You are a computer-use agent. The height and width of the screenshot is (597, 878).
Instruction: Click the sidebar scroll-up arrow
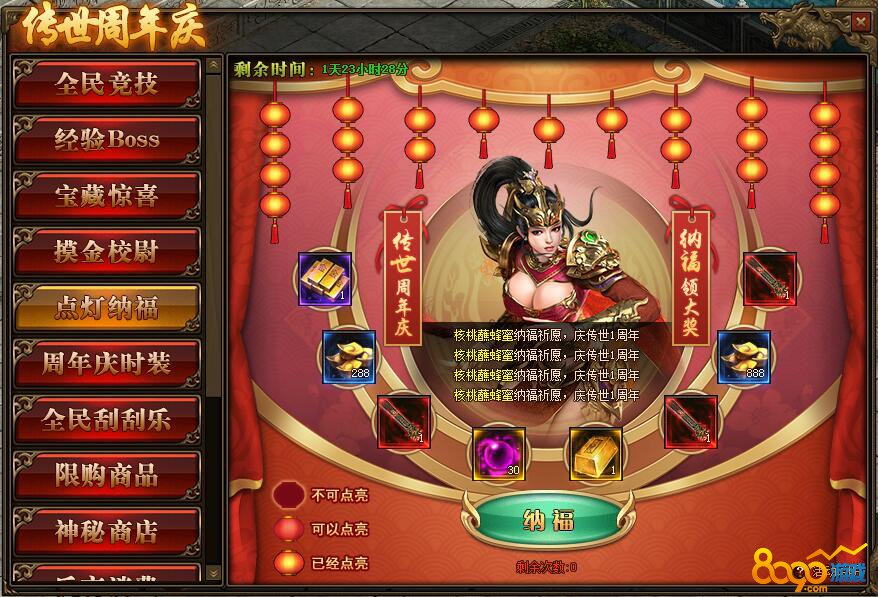[x=213, y=65]
